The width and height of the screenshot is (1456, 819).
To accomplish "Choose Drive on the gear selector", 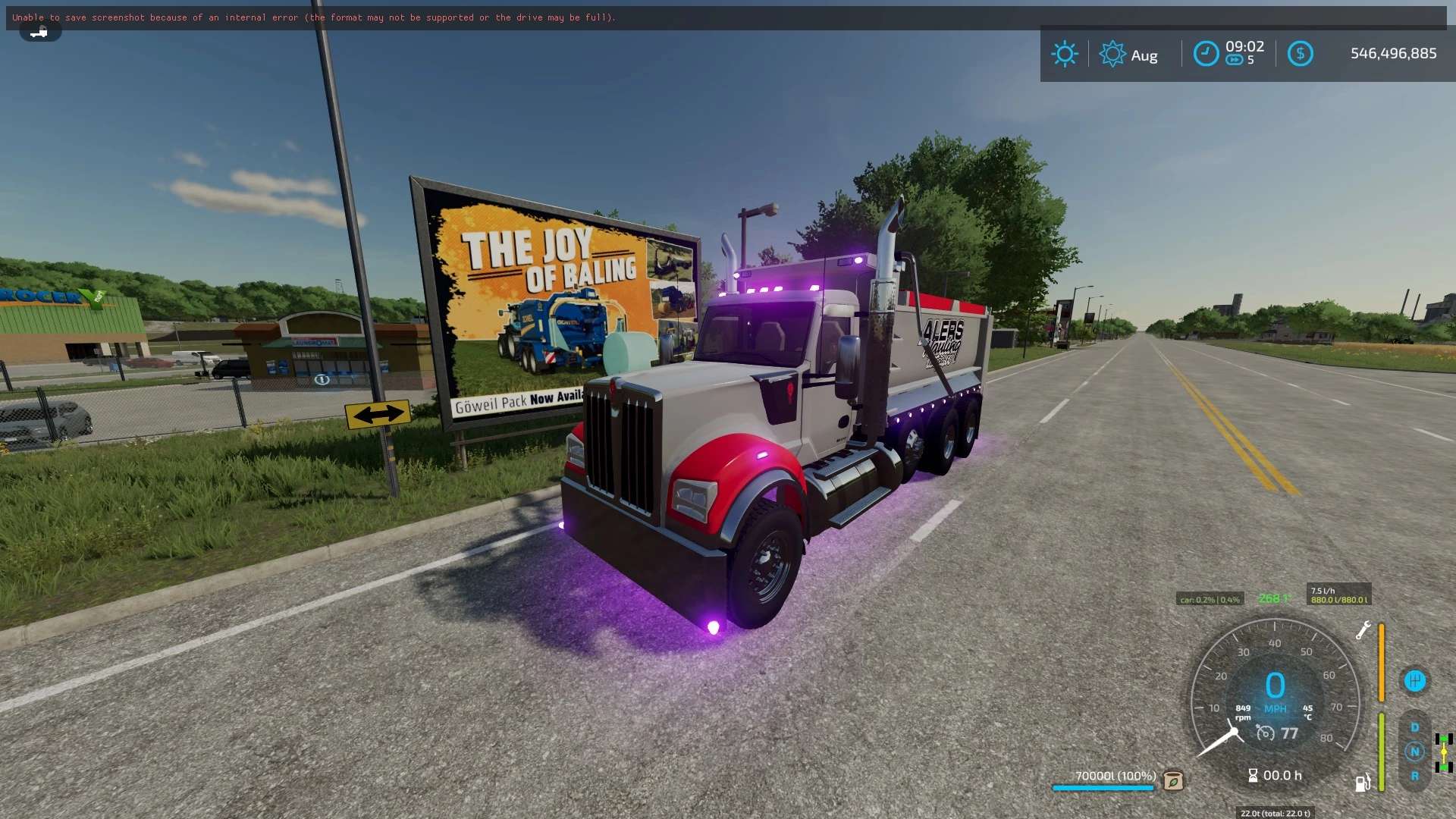I will [x=1414, y=727].
